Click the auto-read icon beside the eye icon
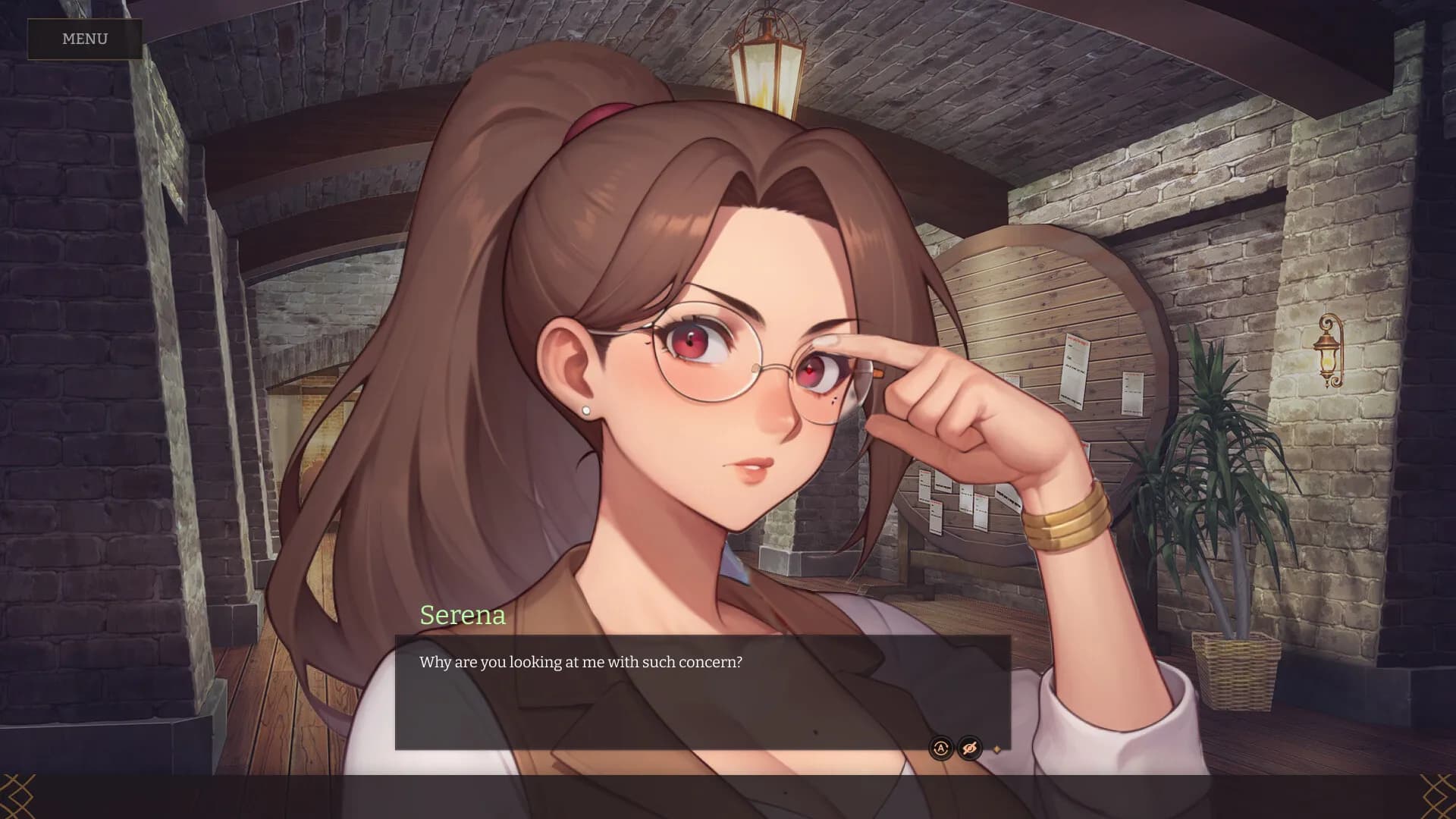The height and width of the screenshot is (819, 1456). click(x=940, y=748)
